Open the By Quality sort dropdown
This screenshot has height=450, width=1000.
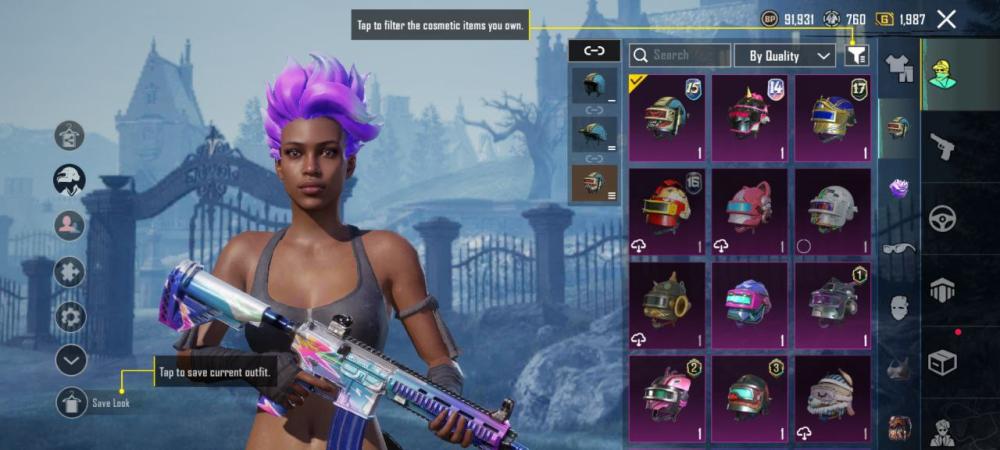[785, 55]
